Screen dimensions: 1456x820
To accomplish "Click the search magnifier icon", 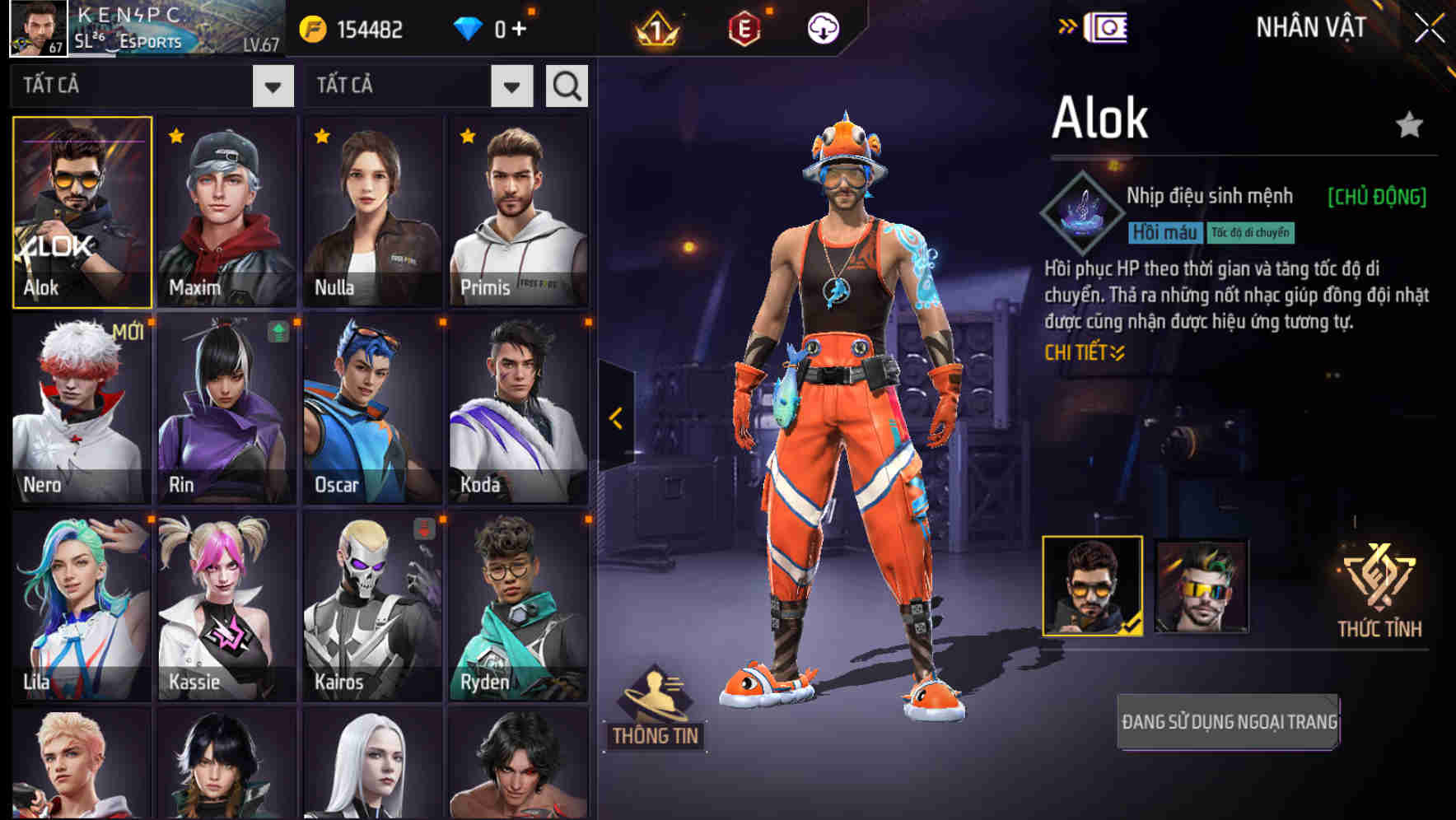I will click(x=566, y=85).
